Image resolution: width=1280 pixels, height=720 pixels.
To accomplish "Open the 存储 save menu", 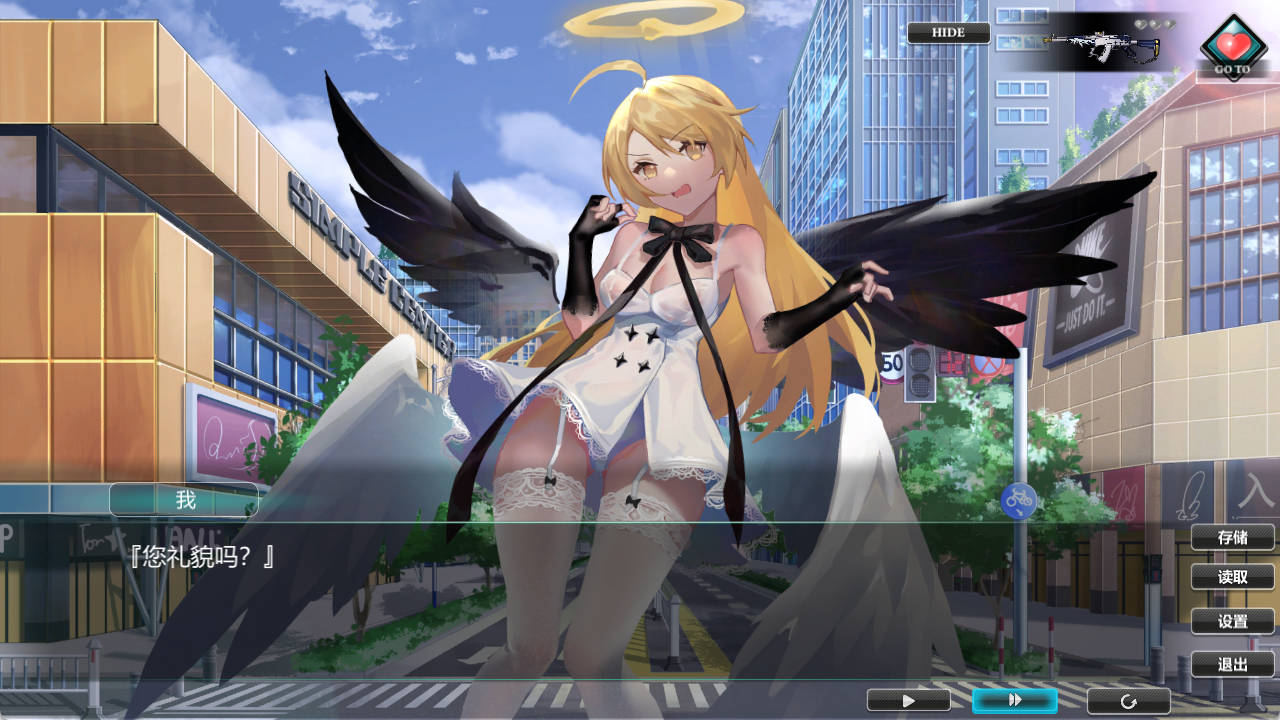I will click(1231, 537).
